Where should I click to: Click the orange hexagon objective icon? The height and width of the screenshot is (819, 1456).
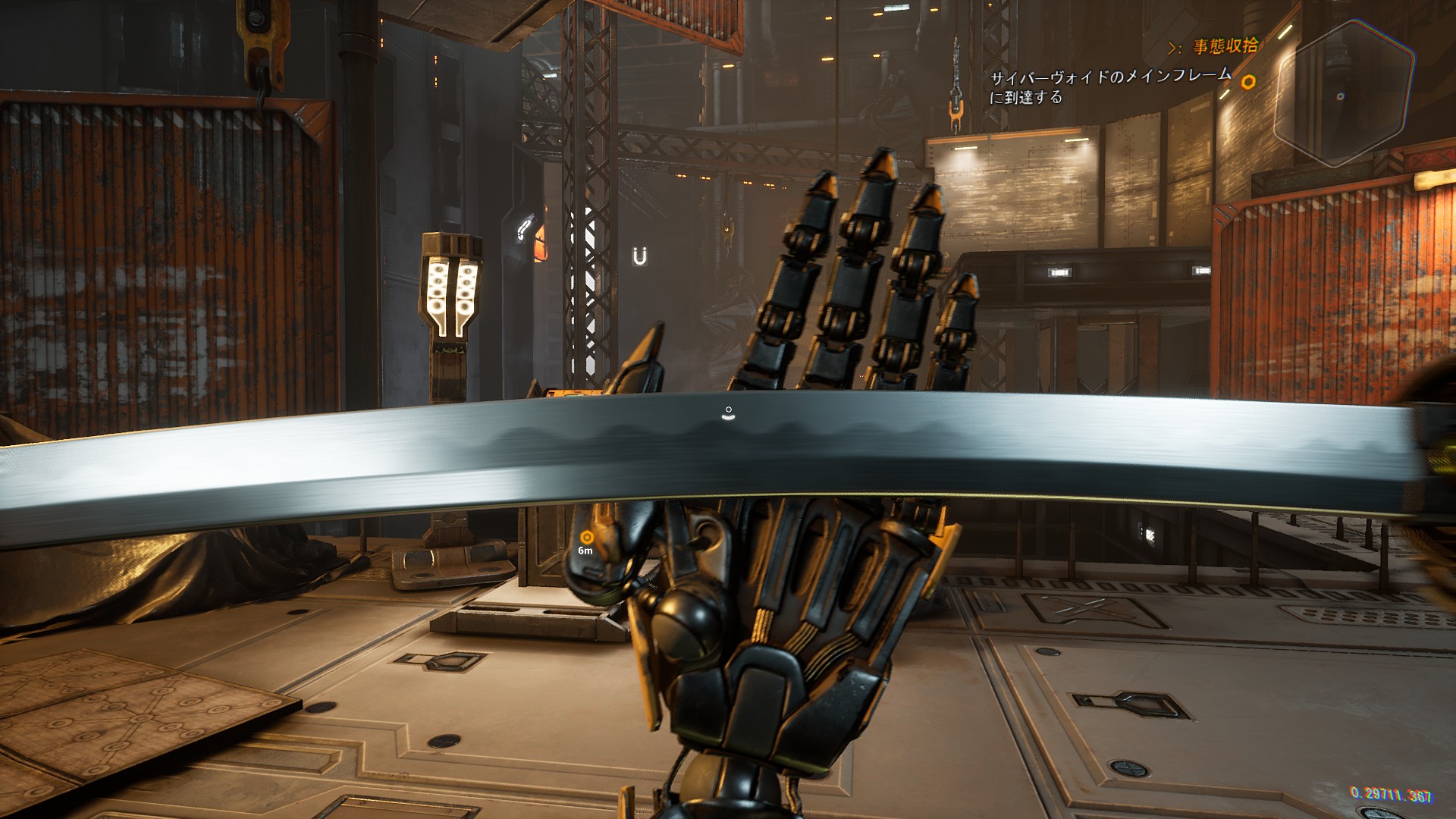(x=1247, y=82)
